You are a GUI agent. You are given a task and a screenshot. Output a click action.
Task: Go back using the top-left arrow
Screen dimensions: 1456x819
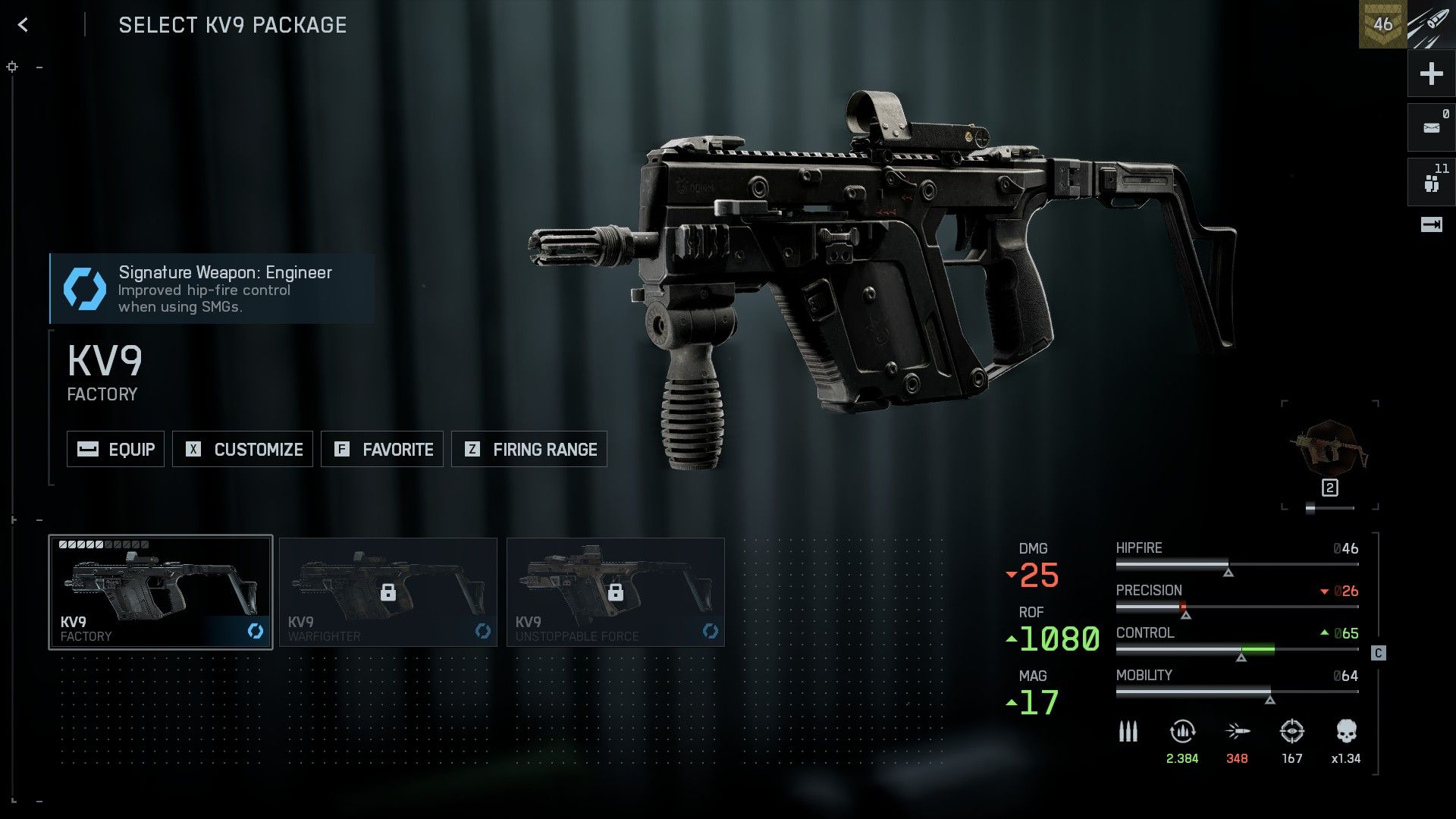click(x=23, y=25)
